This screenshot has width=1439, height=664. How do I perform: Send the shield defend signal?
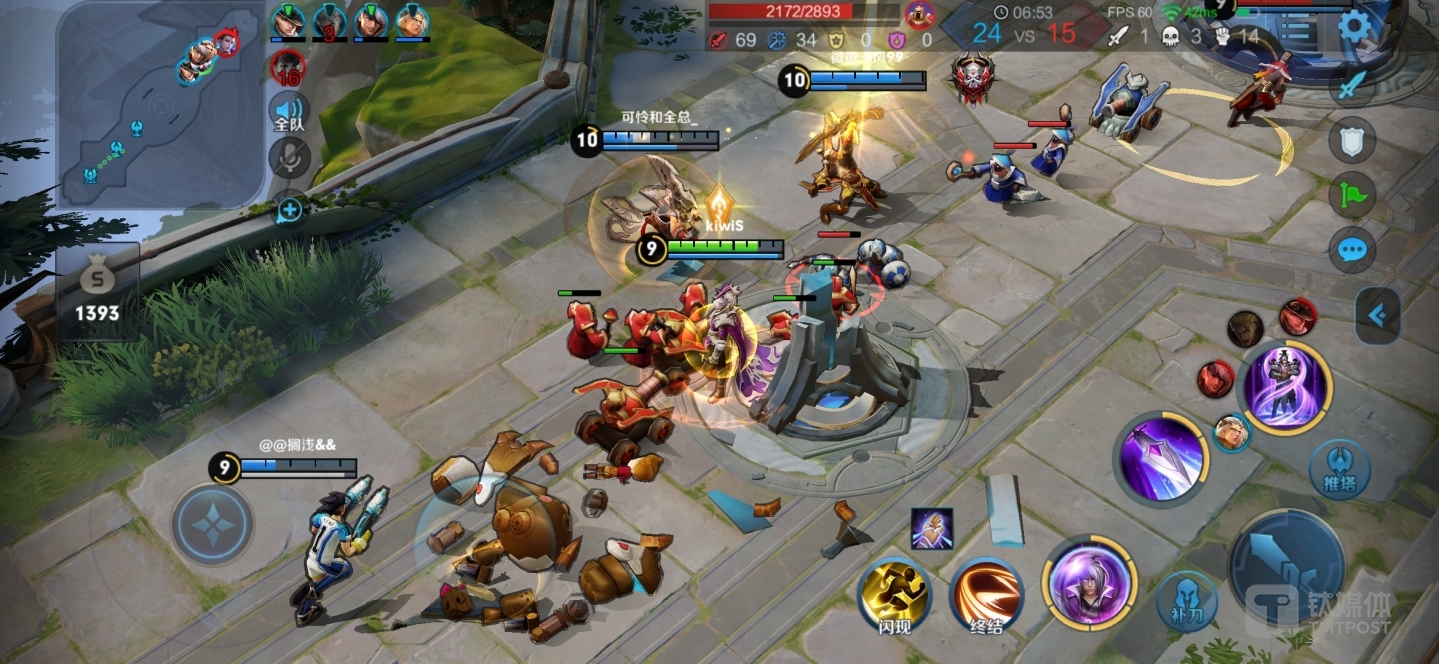1351,140
